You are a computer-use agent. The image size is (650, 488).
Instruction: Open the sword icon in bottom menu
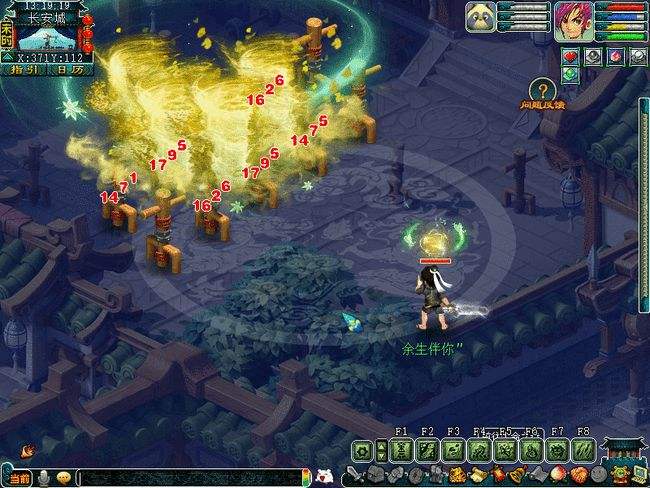click(x=358, y=474)
